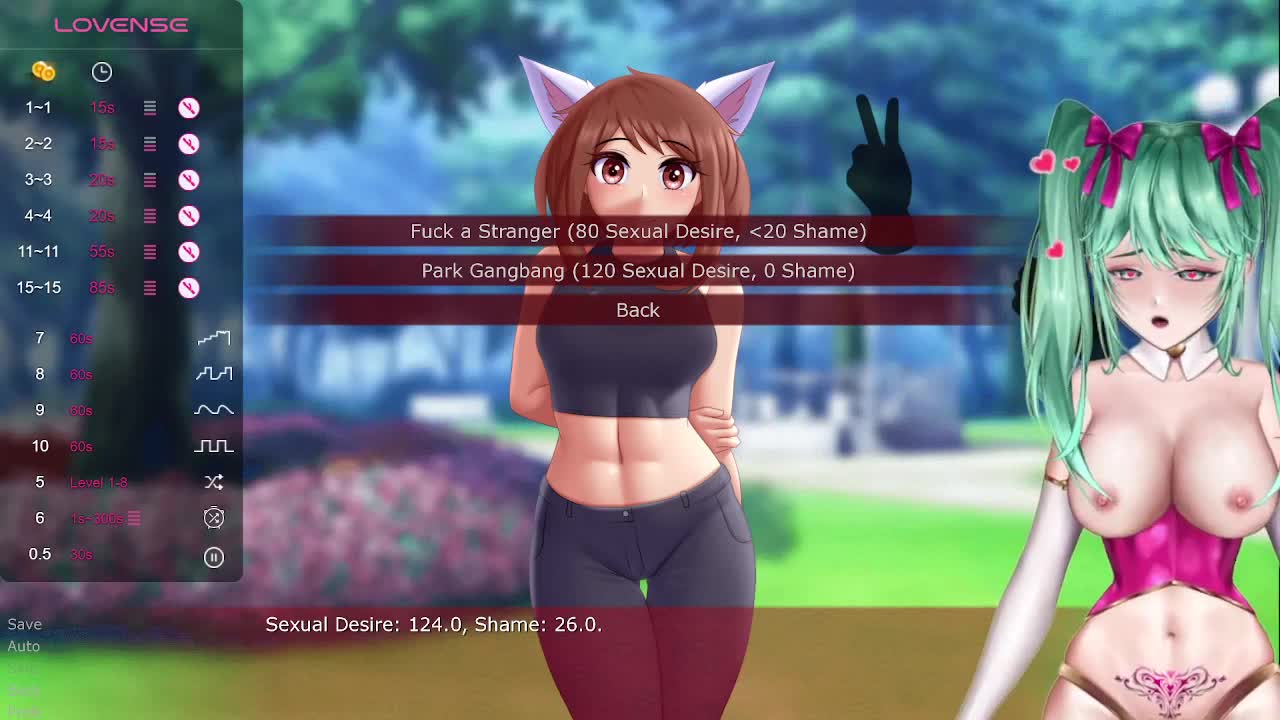This screenshot has height=720, width=1280.
Task: Click the pause icon on the 0.5 row
Action: tap(214, 557)
